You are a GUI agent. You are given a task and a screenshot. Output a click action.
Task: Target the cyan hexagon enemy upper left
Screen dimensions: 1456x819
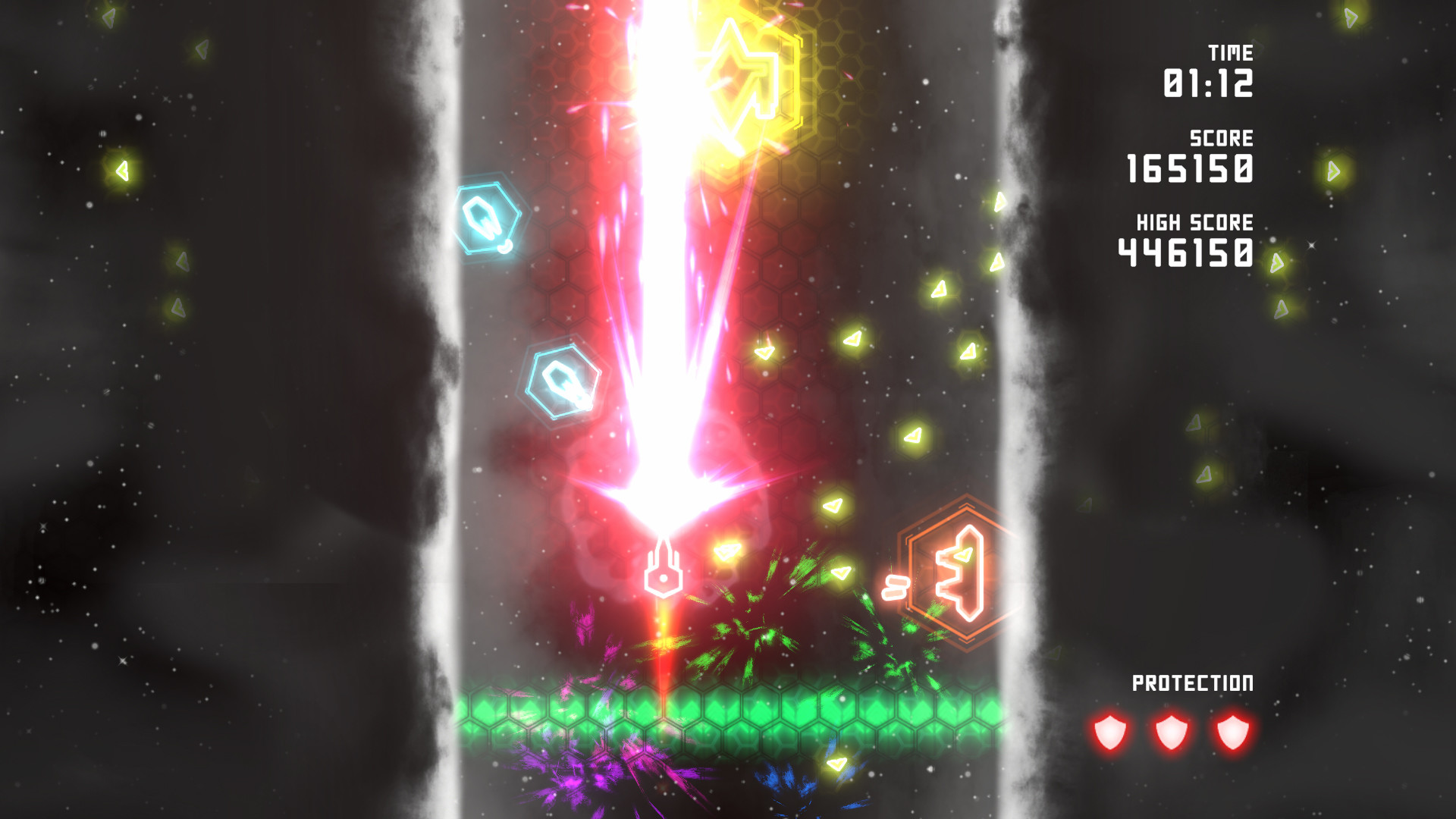489,220
